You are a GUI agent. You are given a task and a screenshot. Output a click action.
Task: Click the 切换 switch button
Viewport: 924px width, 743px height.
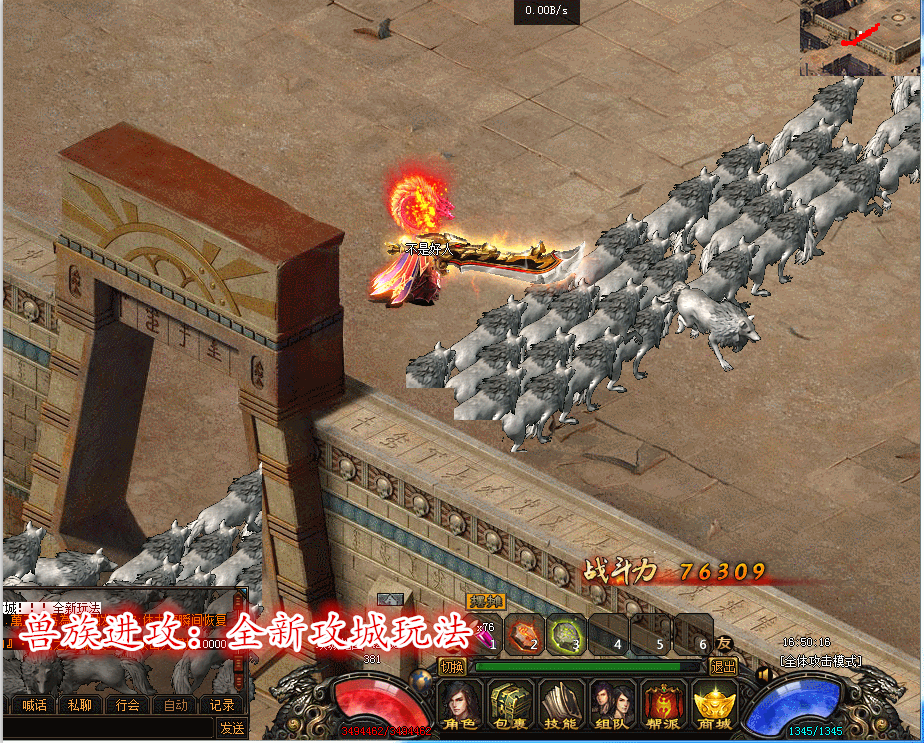453,666
